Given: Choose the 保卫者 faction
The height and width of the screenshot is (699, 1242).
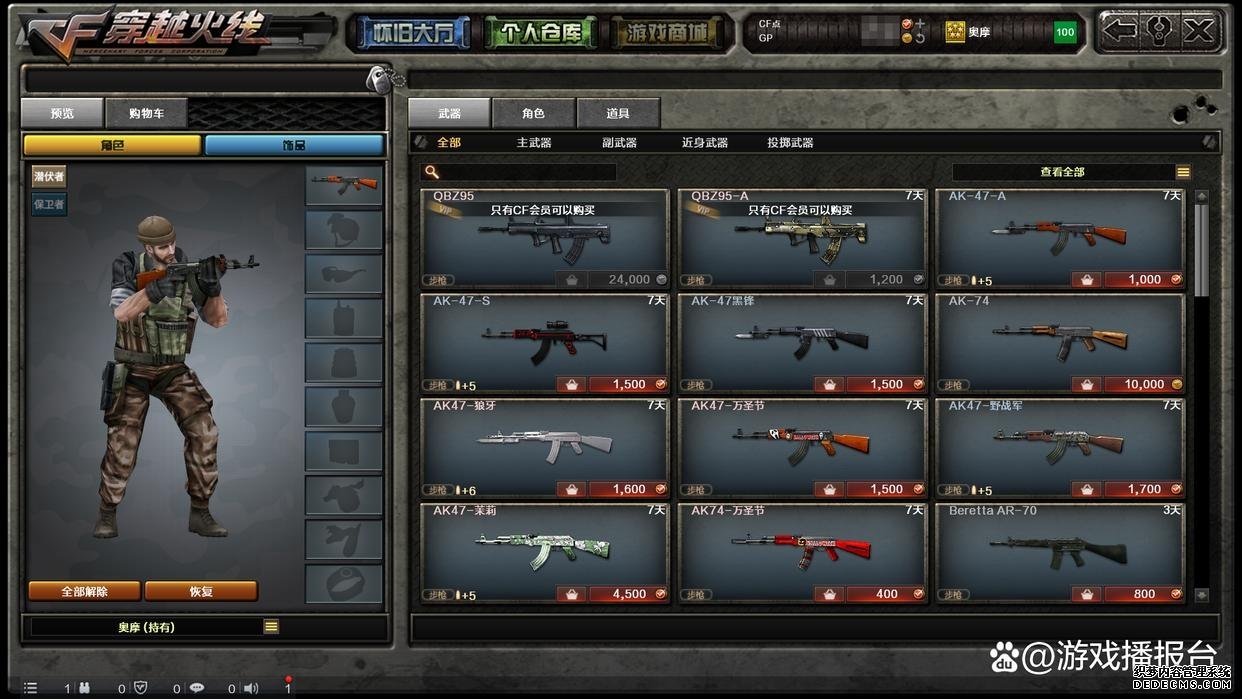Looking at the screenshot, I should coord(49,204).
